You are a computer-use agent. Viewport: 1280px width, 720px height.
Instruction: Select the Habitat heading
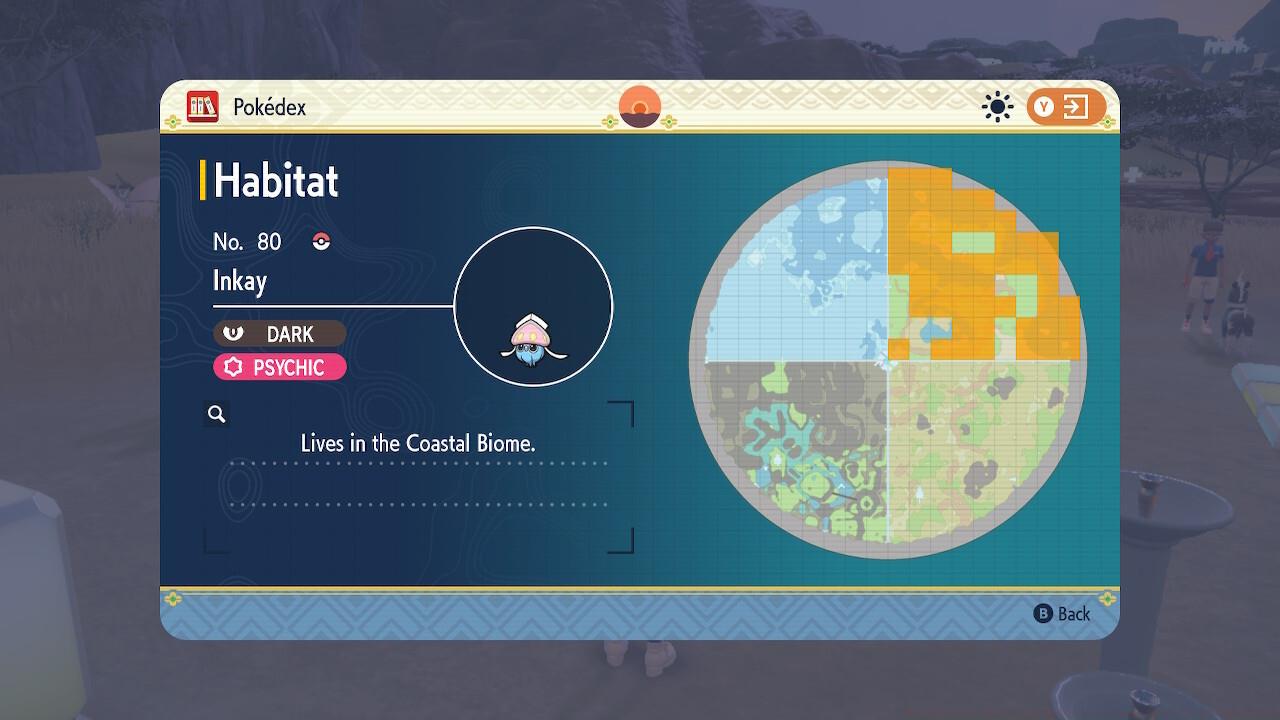[275, 181]
